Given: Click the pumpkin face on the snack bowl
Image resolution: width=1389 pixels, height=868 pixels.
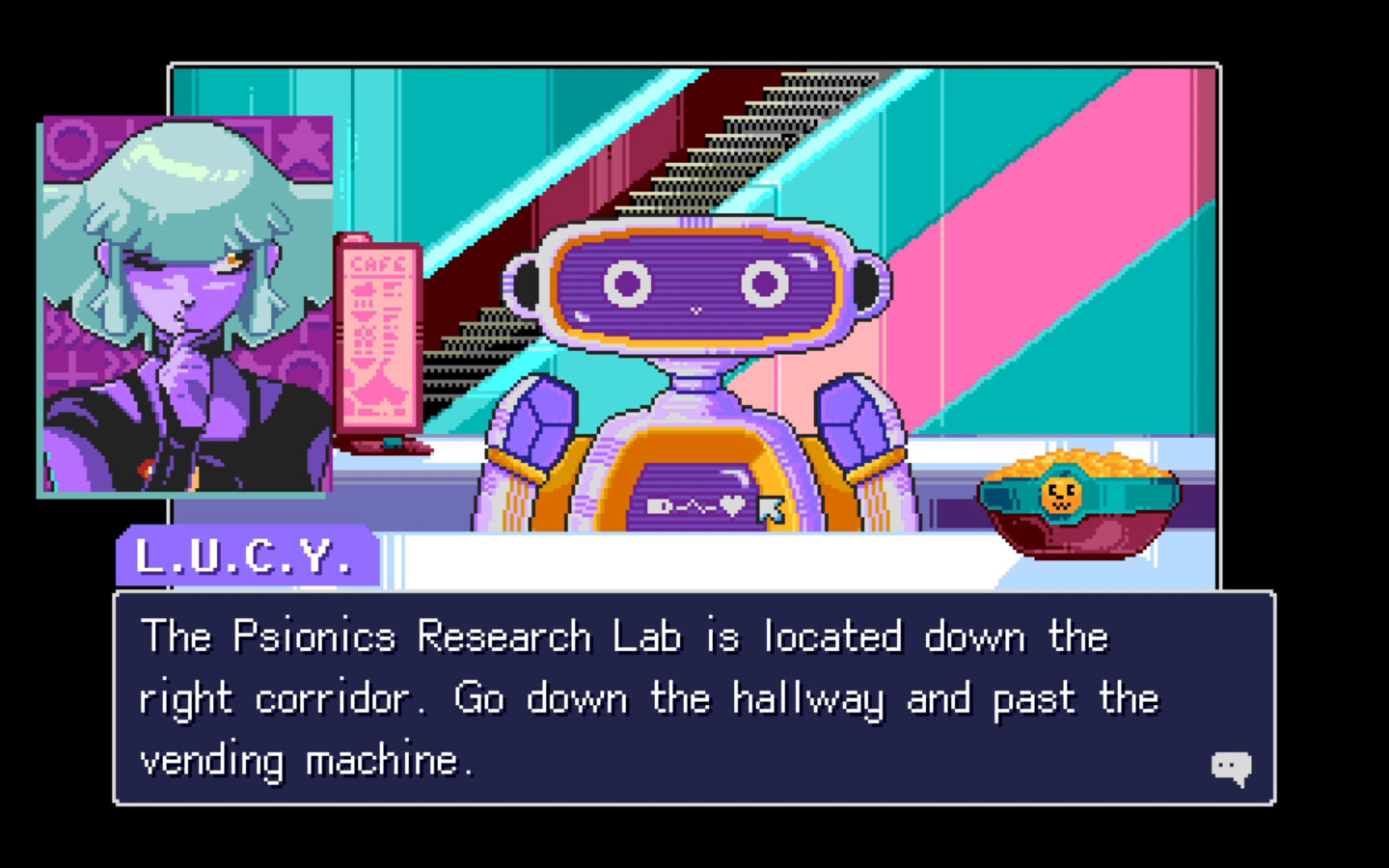Looking at the screenshot, I should (1060, 495).
